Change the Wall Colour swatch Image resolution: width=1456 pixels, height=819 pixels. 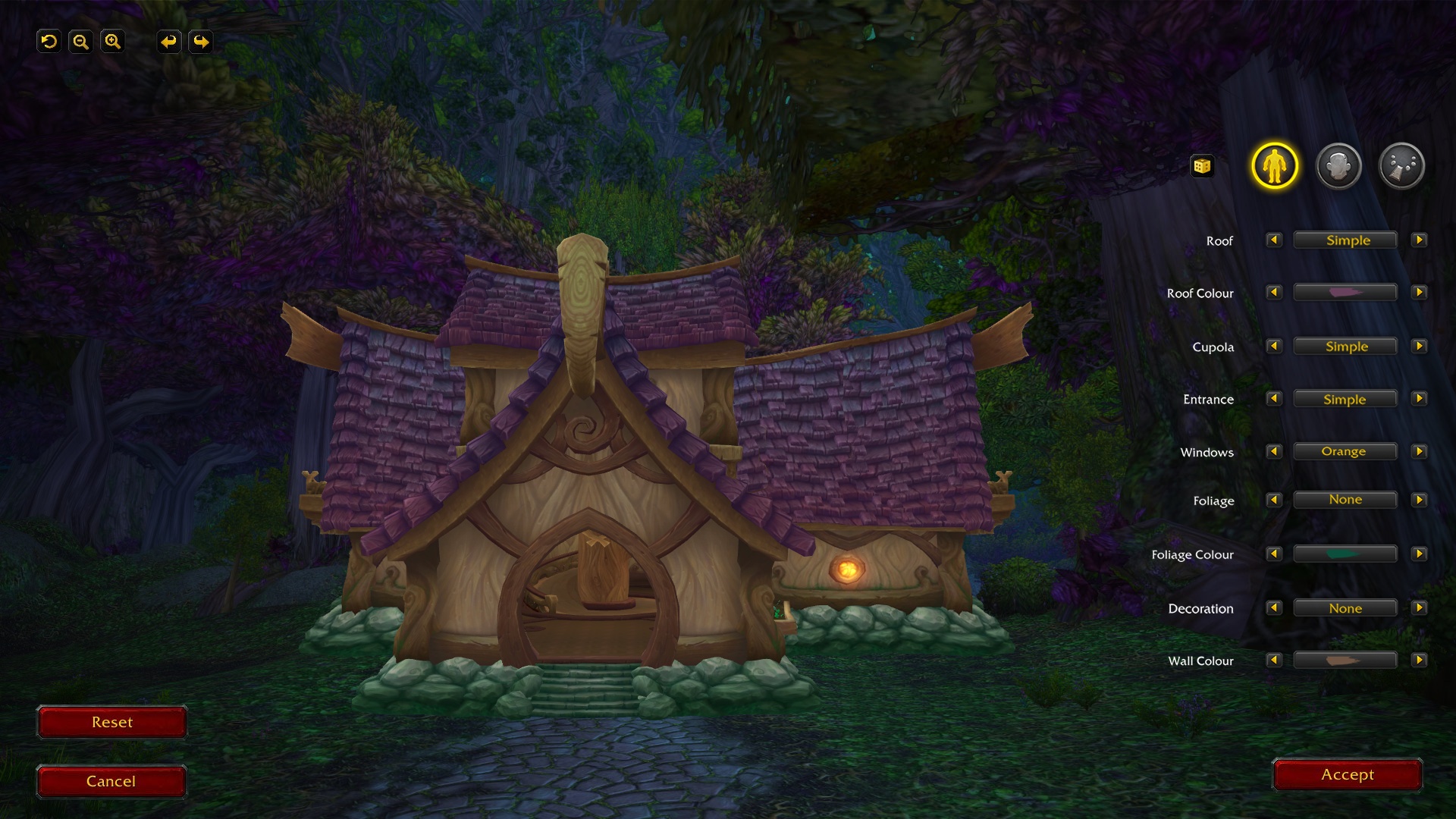(x=1346, y=661)
